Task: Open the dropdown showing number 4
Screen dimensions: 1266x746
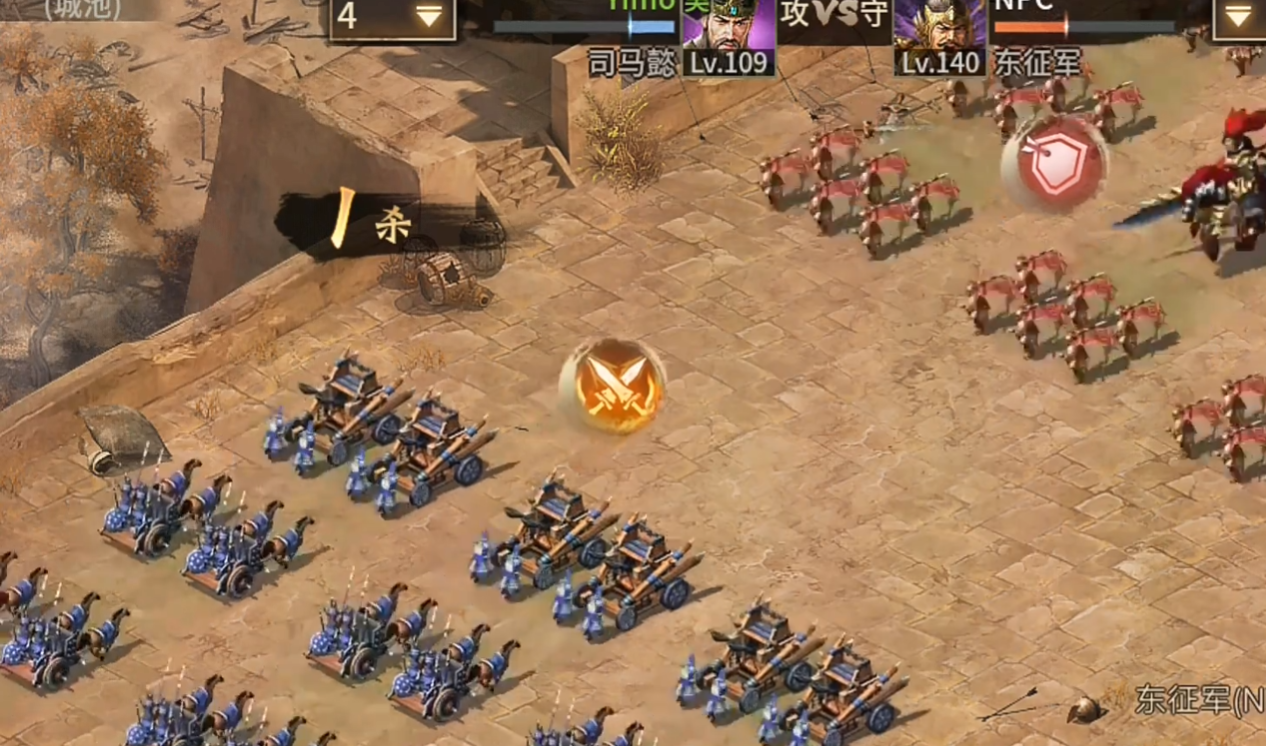Action: coord(392,18)
